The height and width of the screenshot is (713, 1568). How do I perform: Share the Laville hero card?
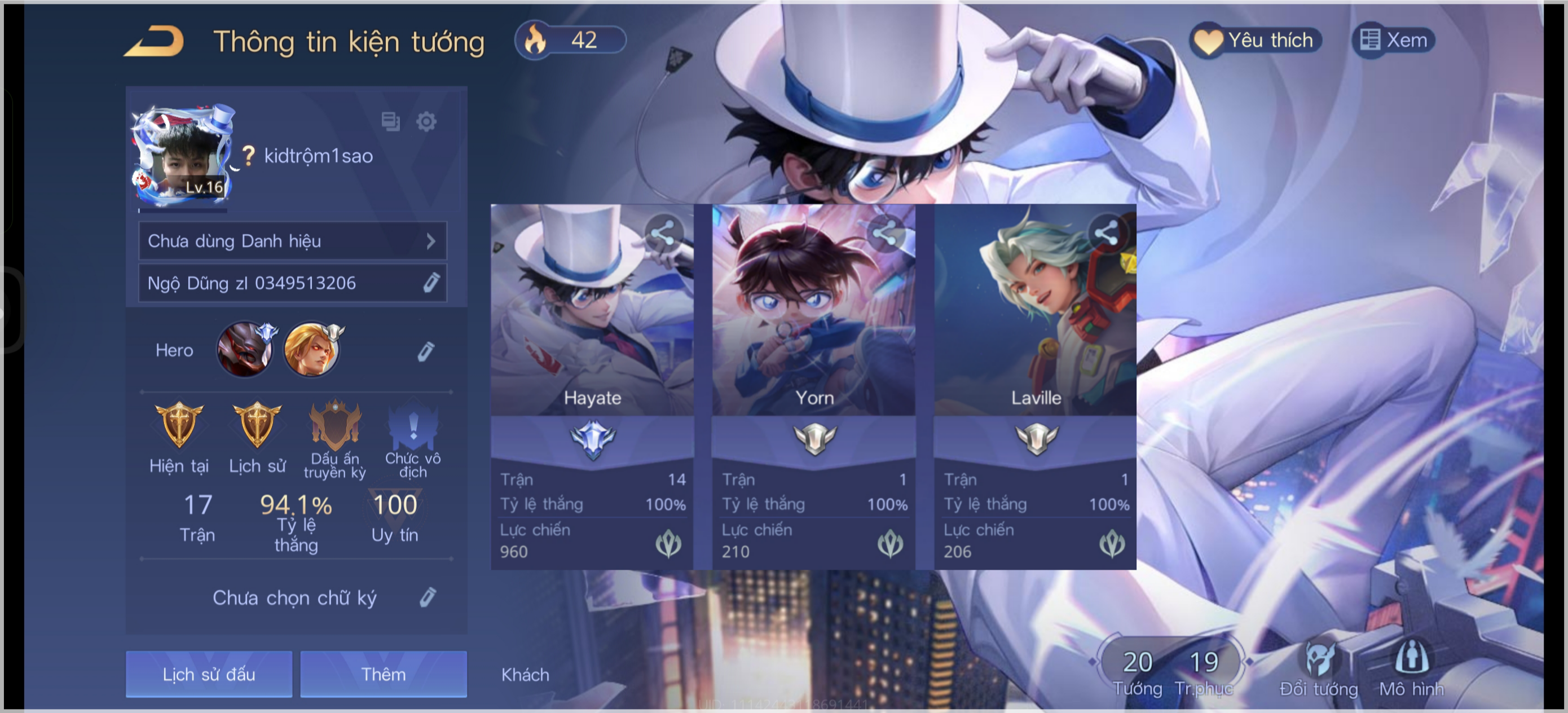point(1107,232)
